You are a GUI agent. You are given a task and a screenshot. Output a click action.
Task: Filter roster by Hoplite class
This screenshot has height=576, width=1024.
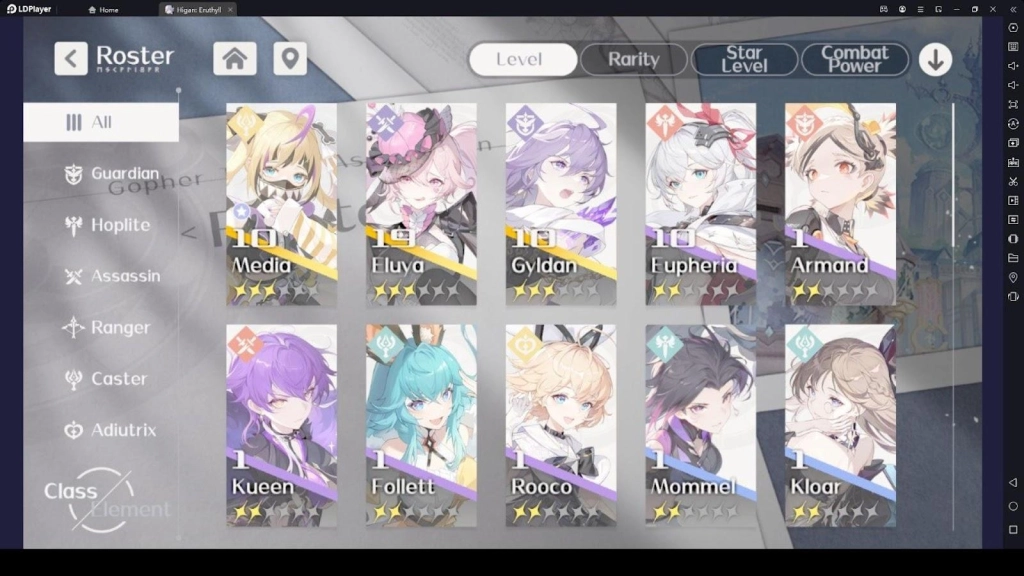point(108,225)
